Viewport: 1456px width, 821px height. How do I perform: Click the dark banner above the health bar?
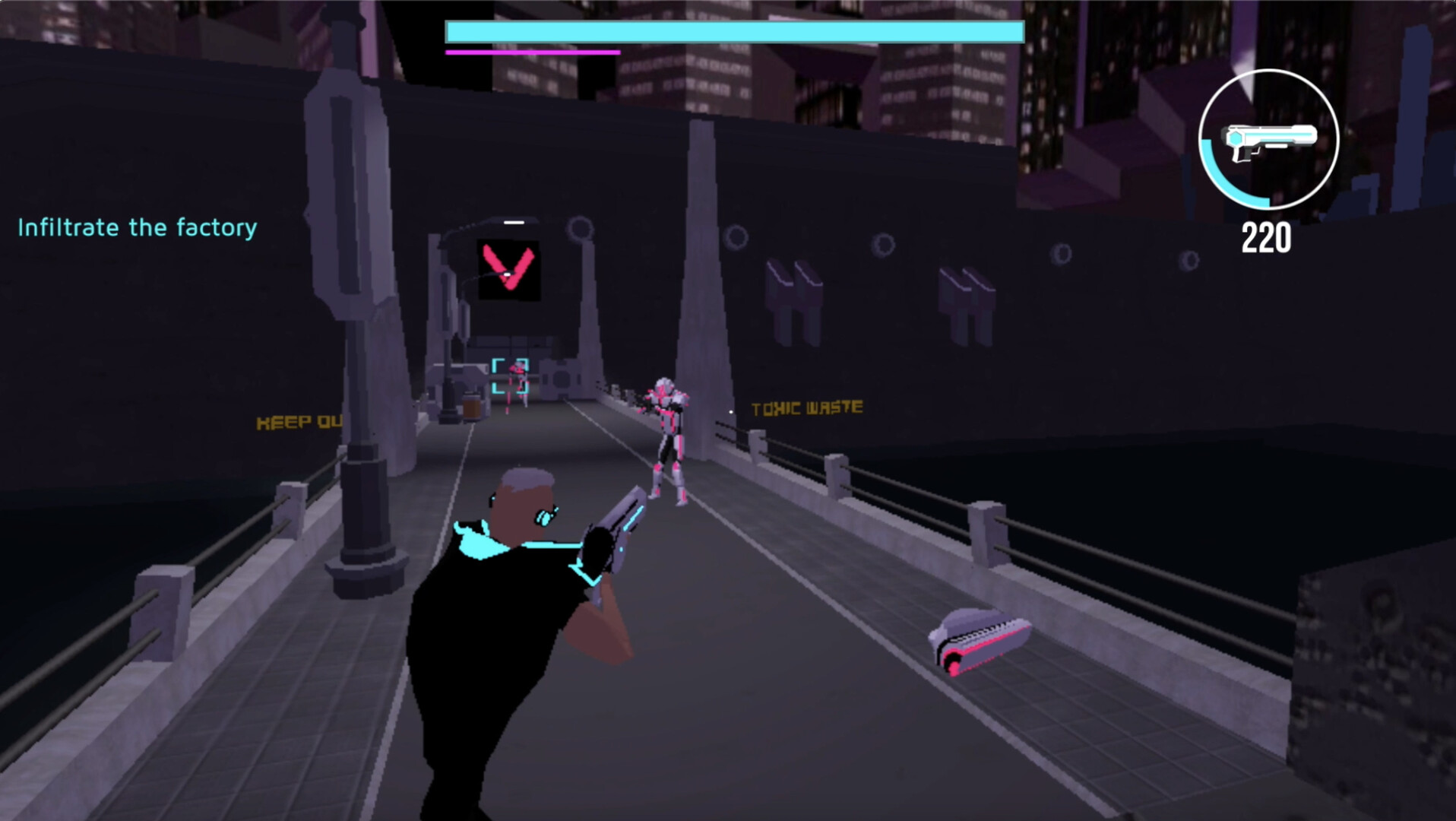pyautogui.click(x=730, y=9)
